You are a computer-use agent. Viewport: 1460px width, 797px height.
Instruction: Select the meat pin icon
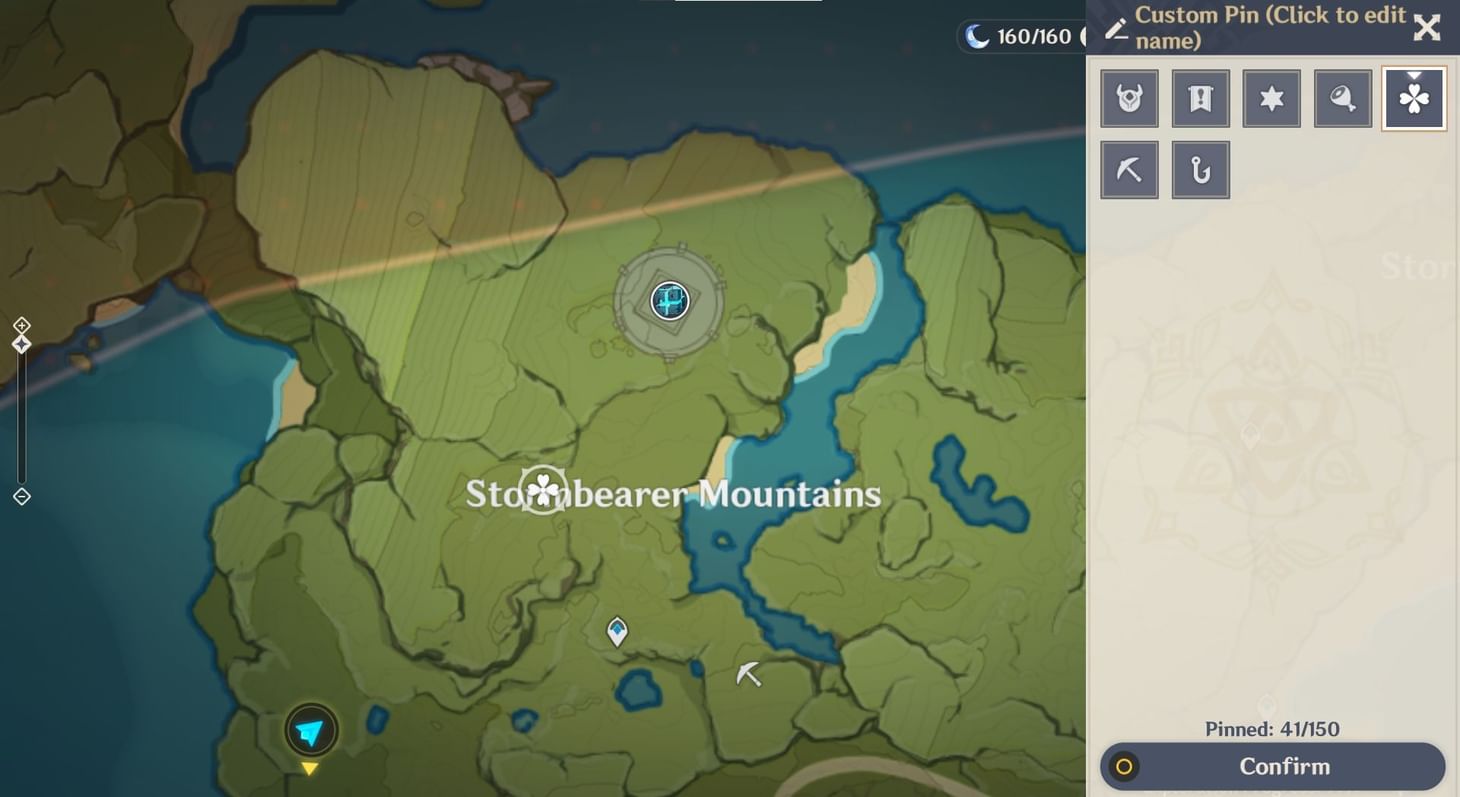tap(1342, 98)
